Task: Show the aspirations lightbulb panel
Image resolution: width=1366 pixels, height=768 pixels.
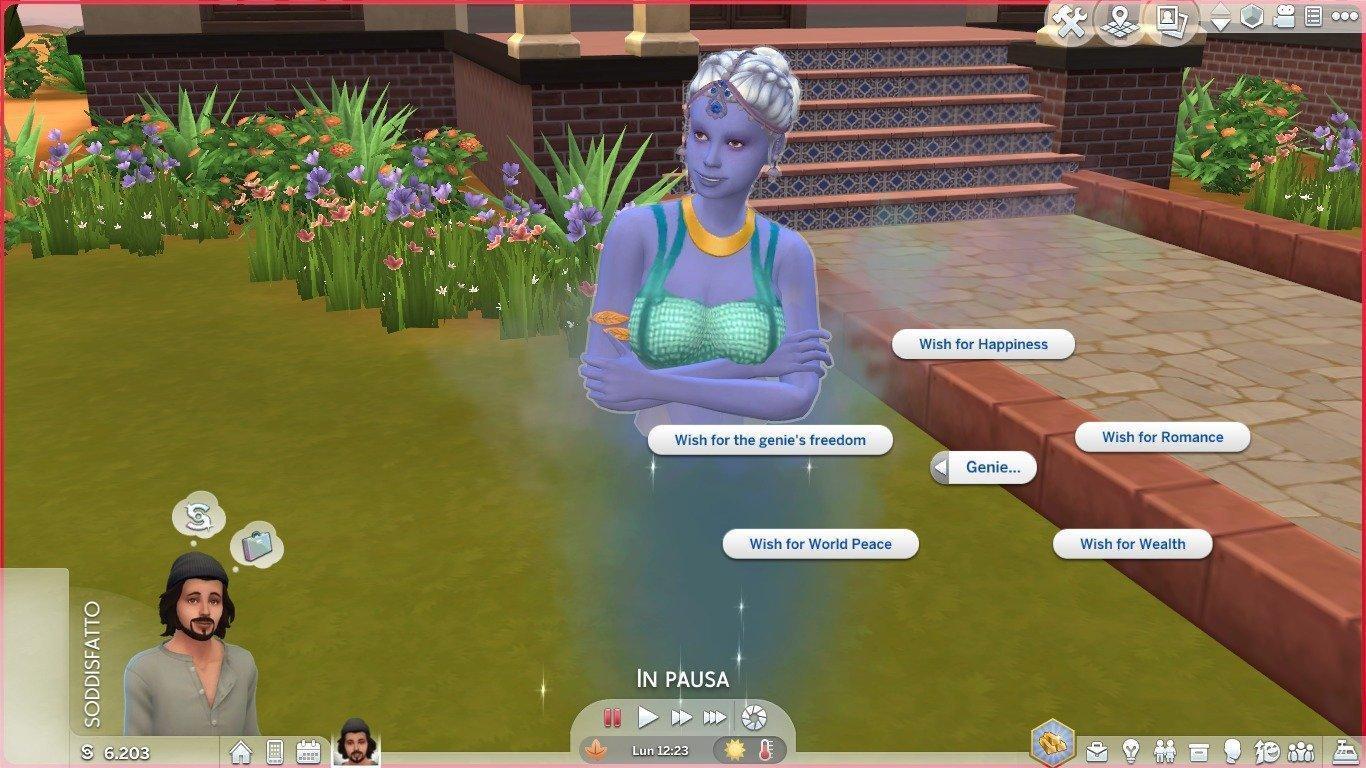Action: tap(1131, 750)
